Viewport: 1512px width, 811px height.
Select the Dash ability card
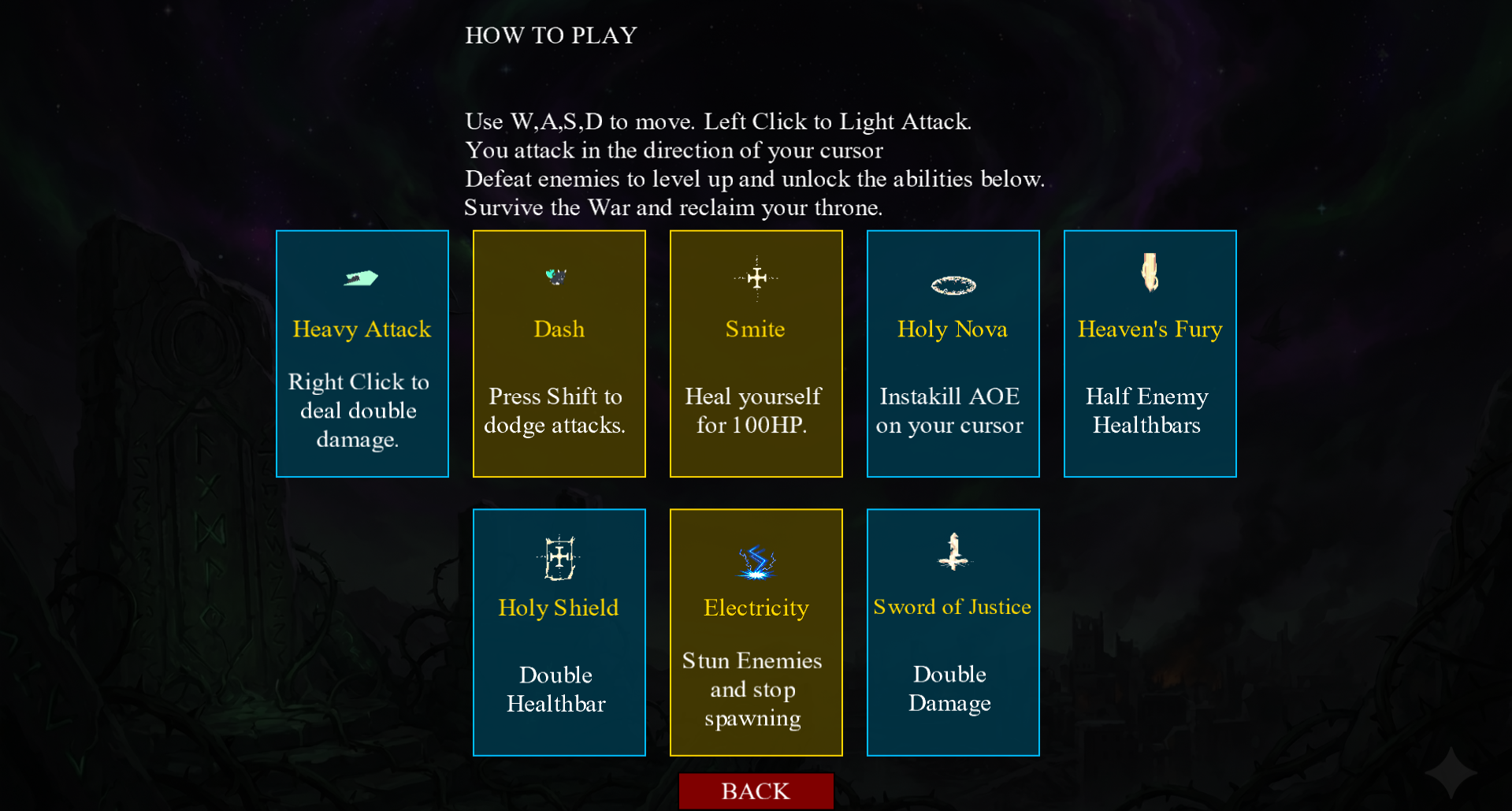559,353
